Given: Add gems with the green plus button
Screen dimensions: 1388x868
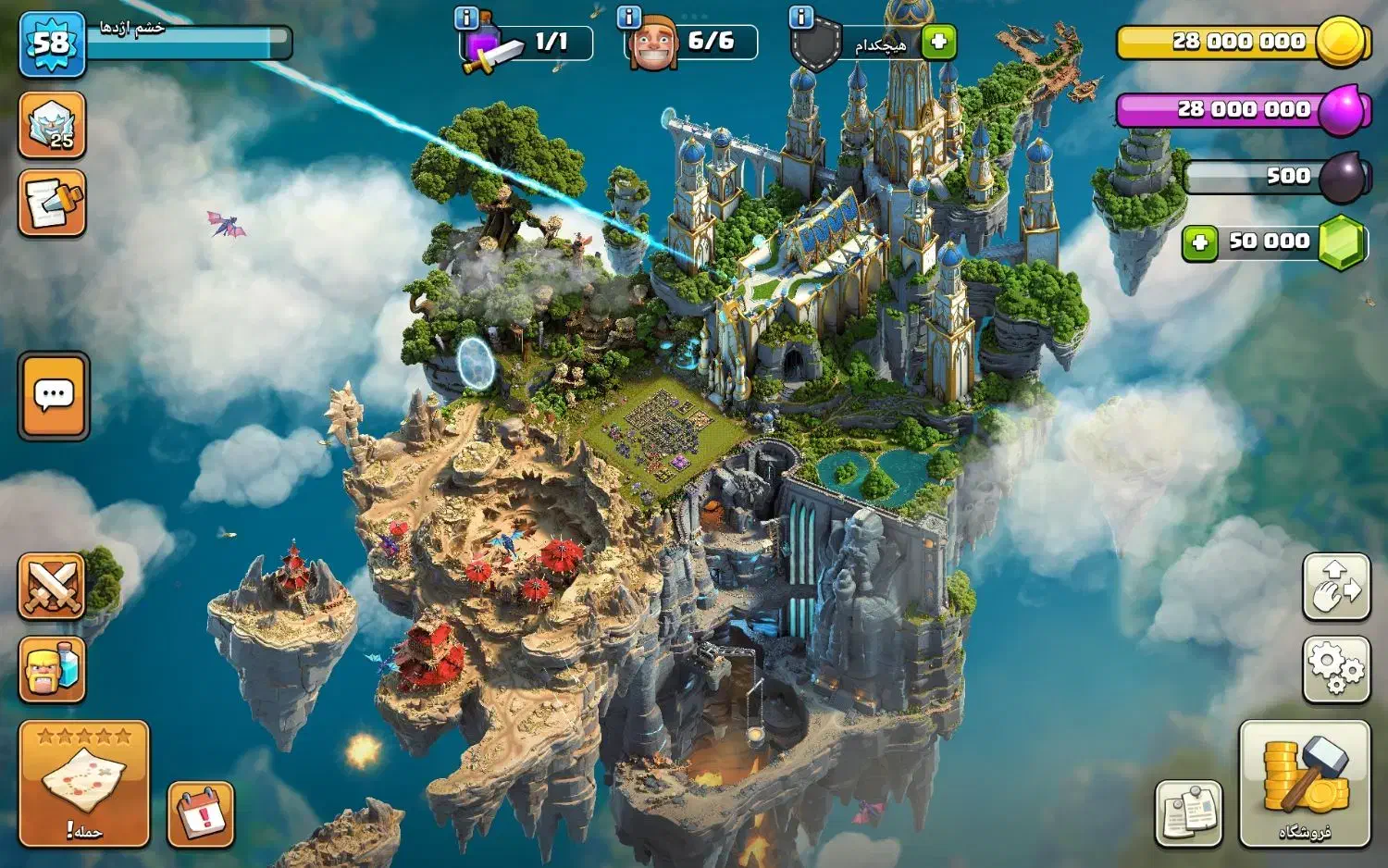Looking at the screenshot, I should 1200,243.
